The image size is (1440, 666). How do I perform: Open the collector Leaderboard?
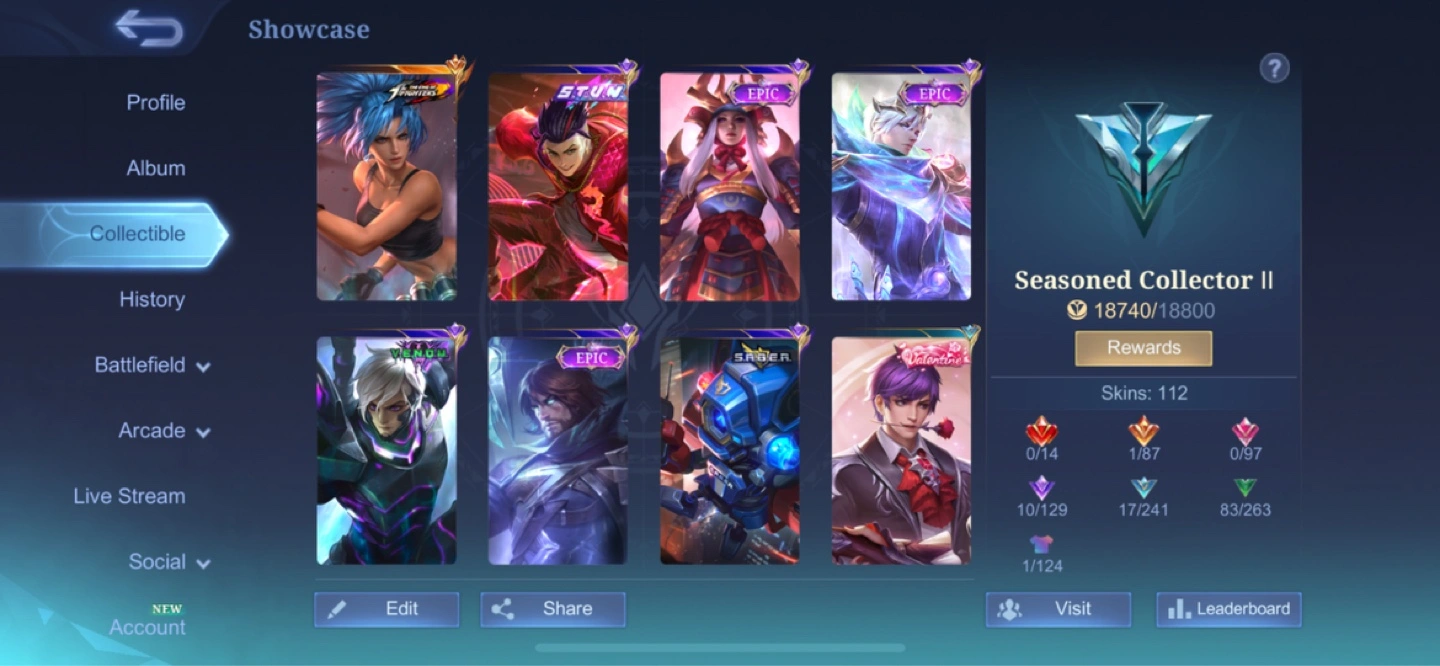point(1229,609)
